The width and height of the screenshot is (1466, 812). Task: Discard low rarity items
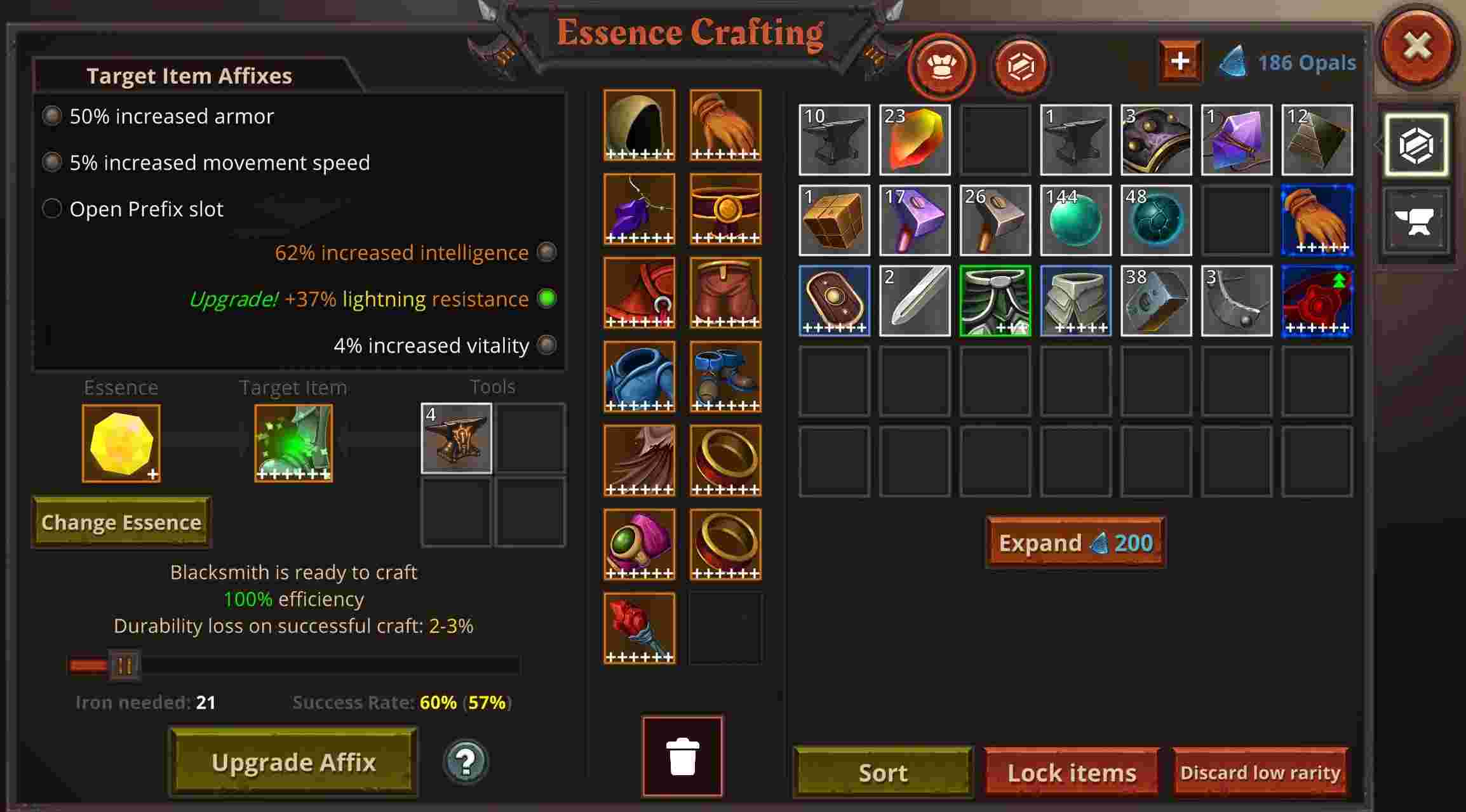1260,773
